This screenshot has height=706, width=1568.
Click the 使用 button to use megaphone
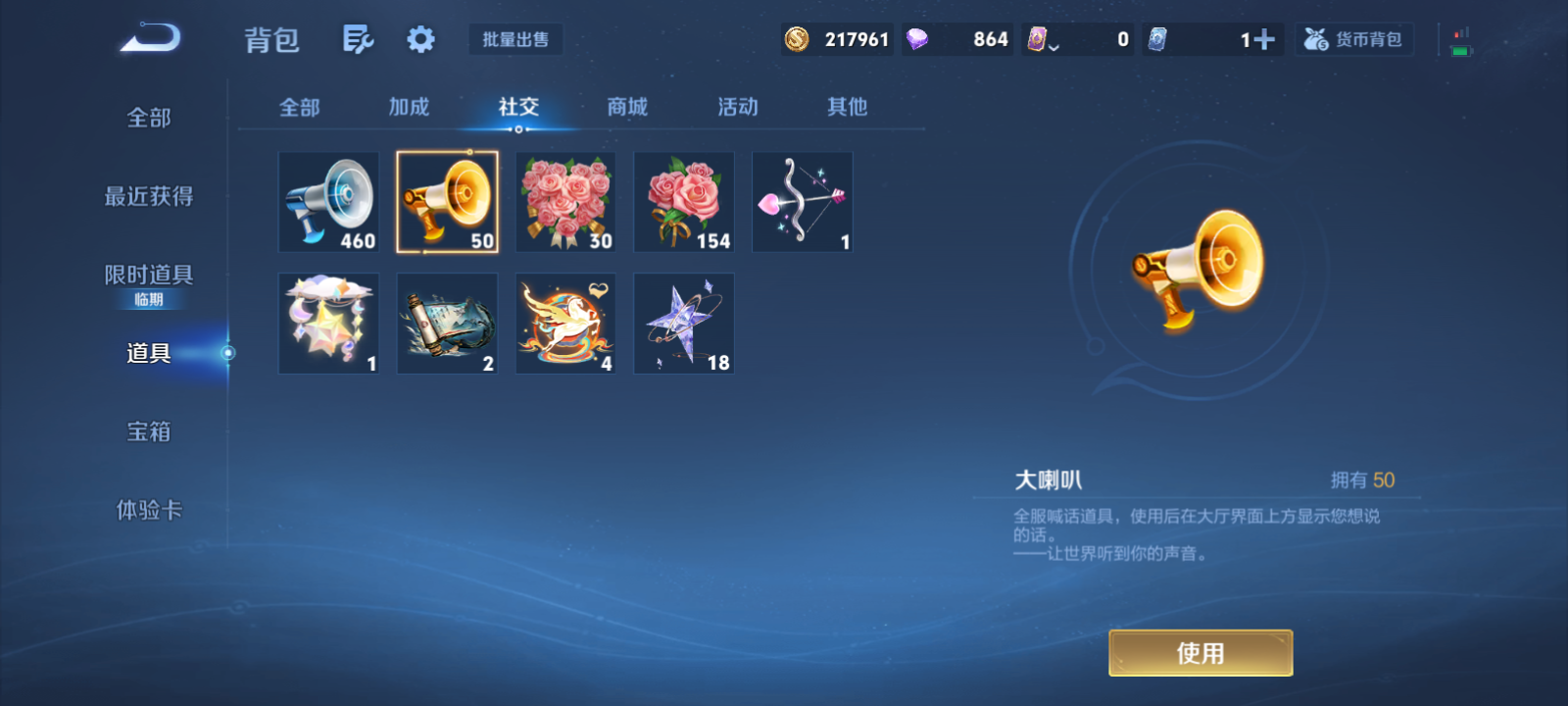(1200, 651)
